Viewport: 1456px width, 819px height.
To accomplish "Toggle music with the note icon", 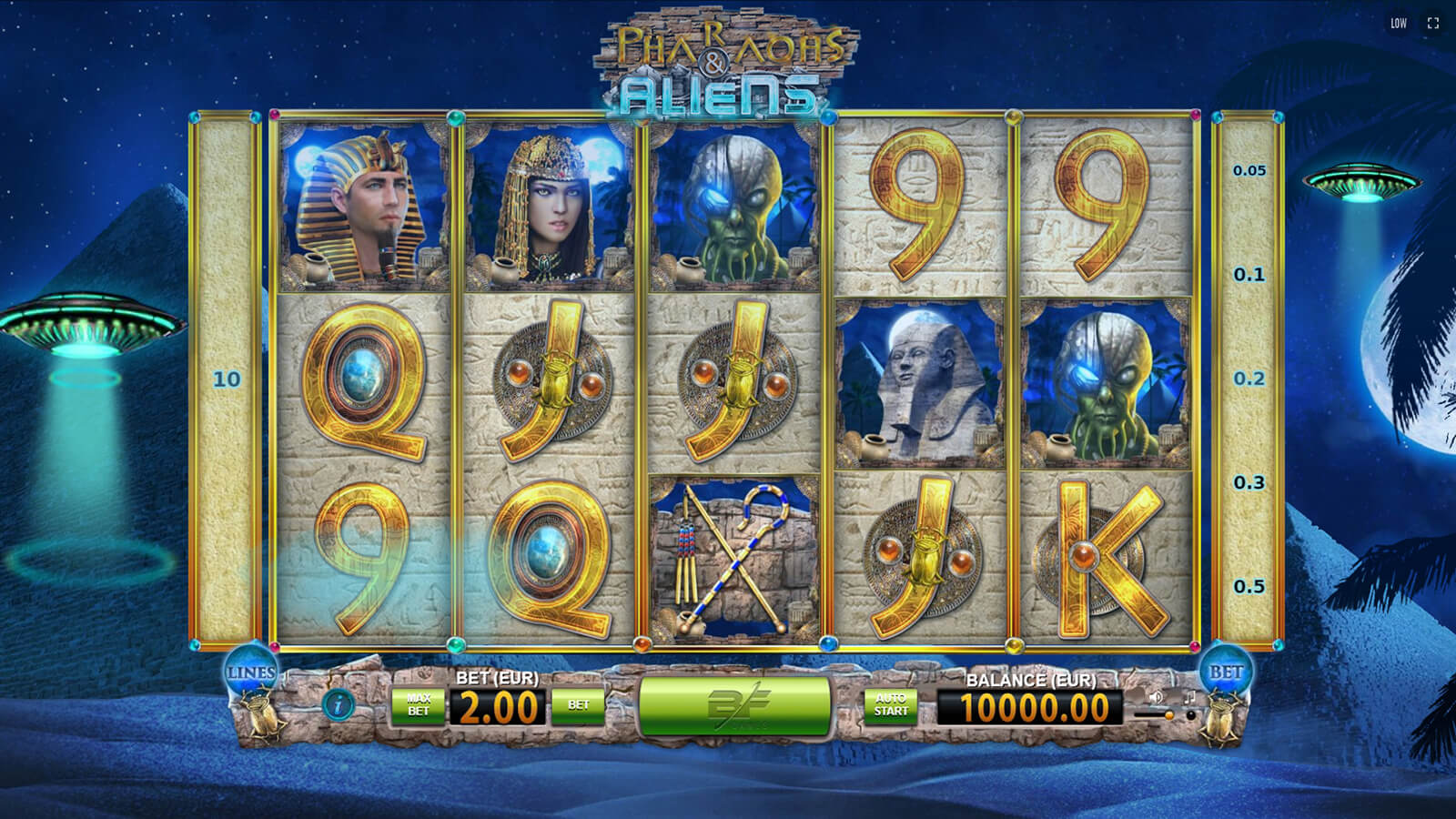I will 1188,697.
